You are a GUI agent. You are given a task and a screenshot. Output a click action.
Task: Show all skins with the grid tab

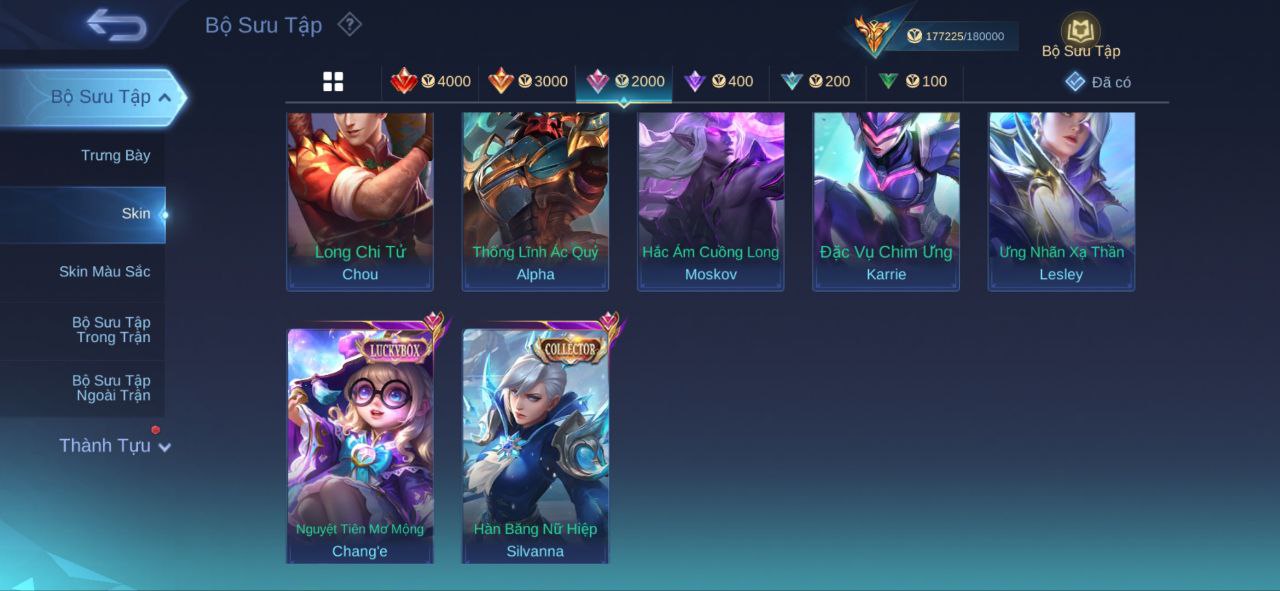tap(333, 82)
